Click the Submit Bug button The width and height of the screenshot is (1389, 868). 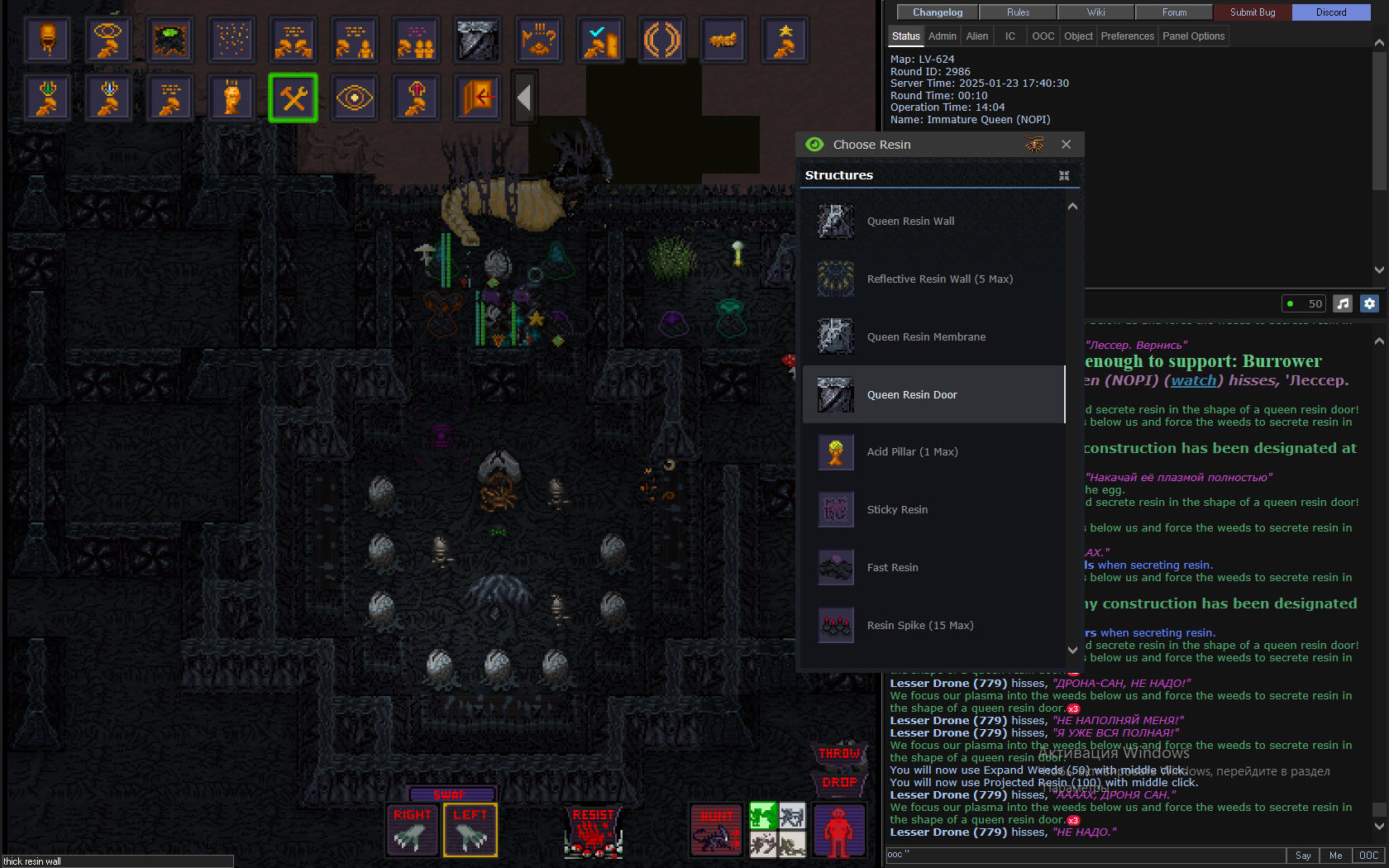(1252, 12)
